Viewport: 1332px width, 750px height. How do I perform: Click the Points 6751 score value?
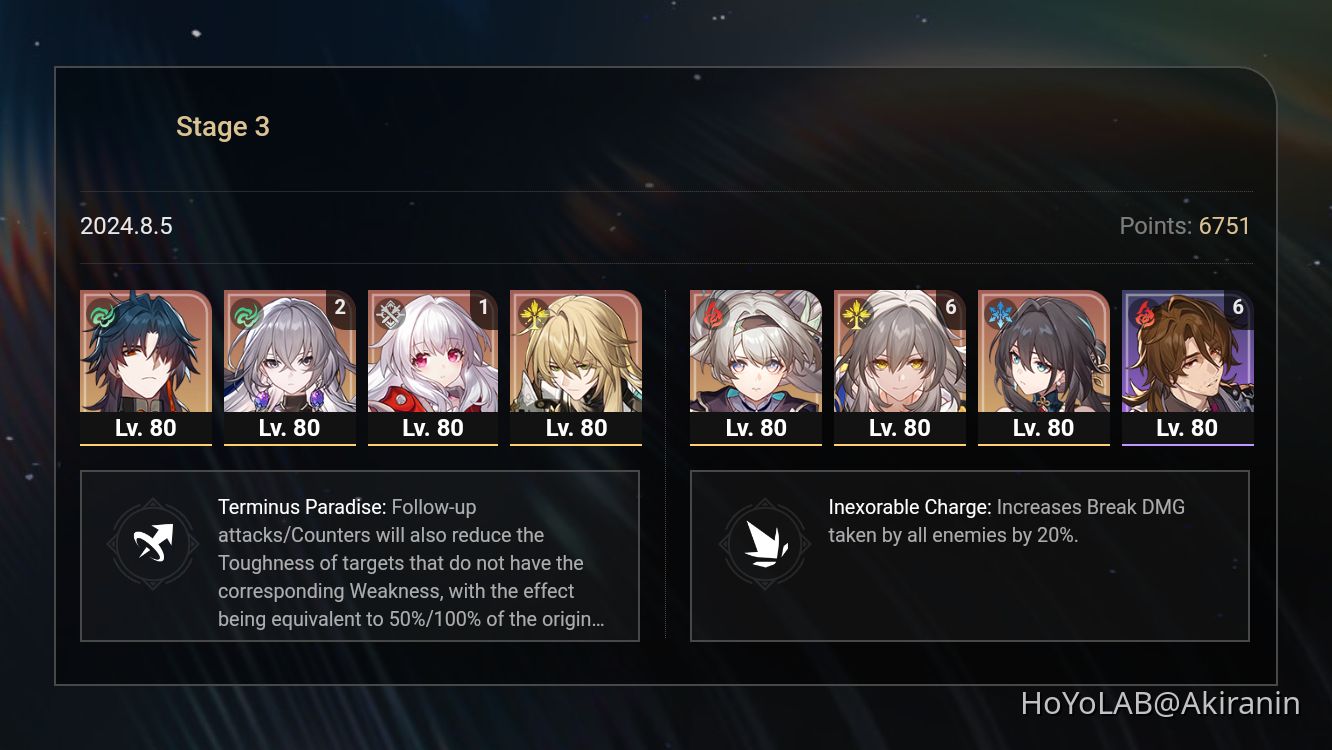coord(1224,226)
